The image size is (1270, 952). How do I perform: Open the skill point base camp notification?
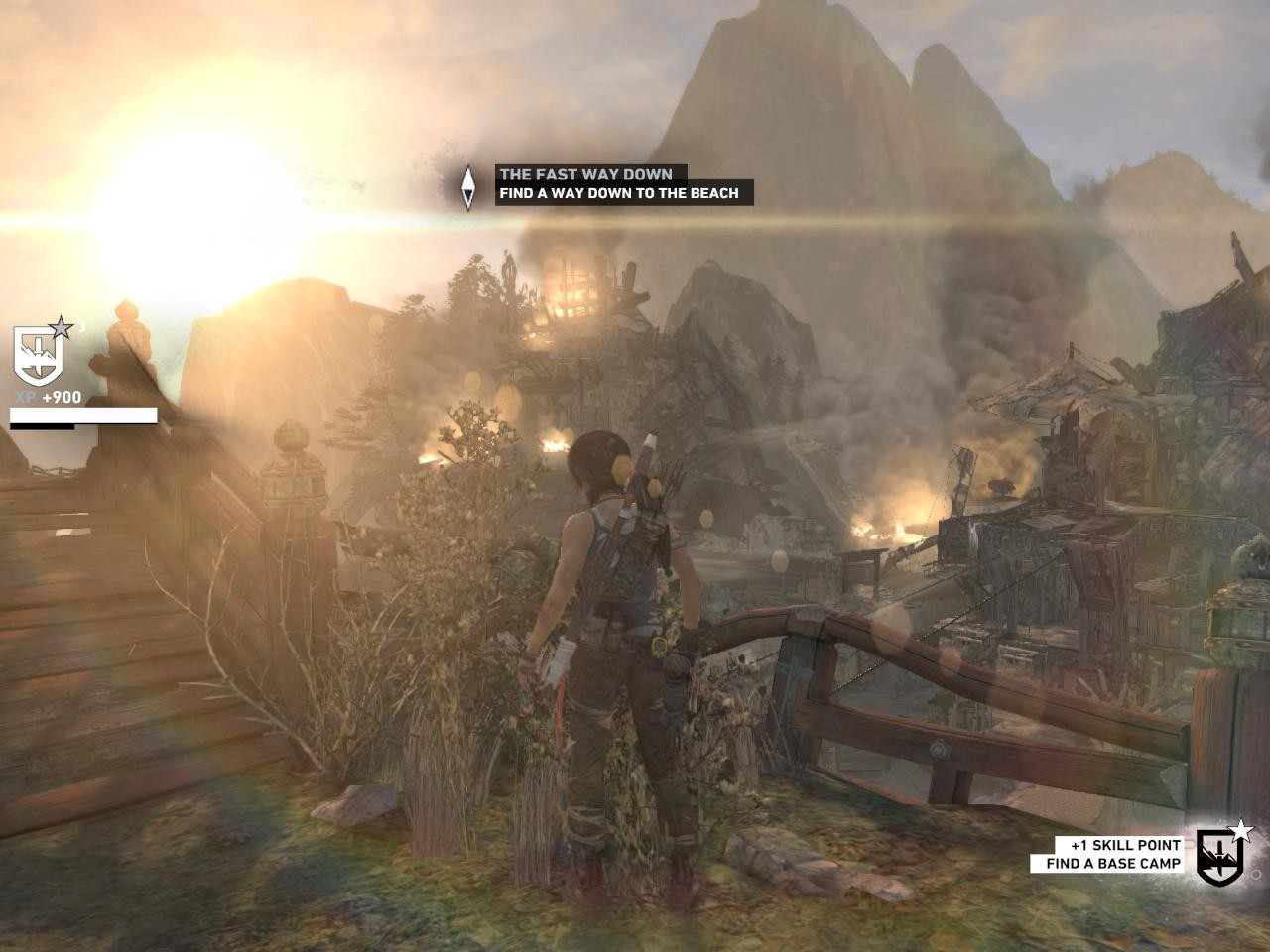click(x=1114, y=854)
